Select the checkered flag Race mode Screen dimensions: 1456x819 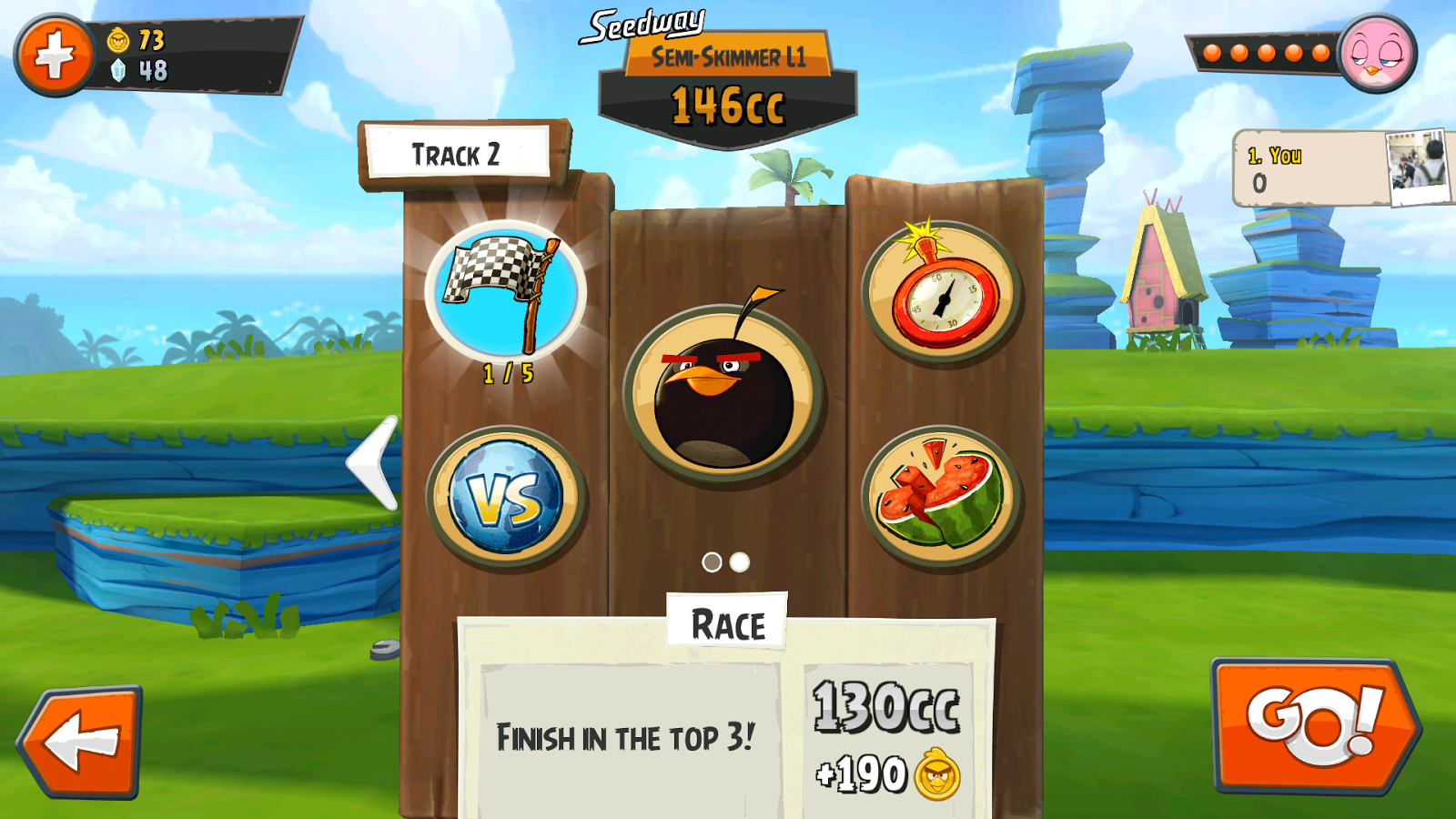506,293
